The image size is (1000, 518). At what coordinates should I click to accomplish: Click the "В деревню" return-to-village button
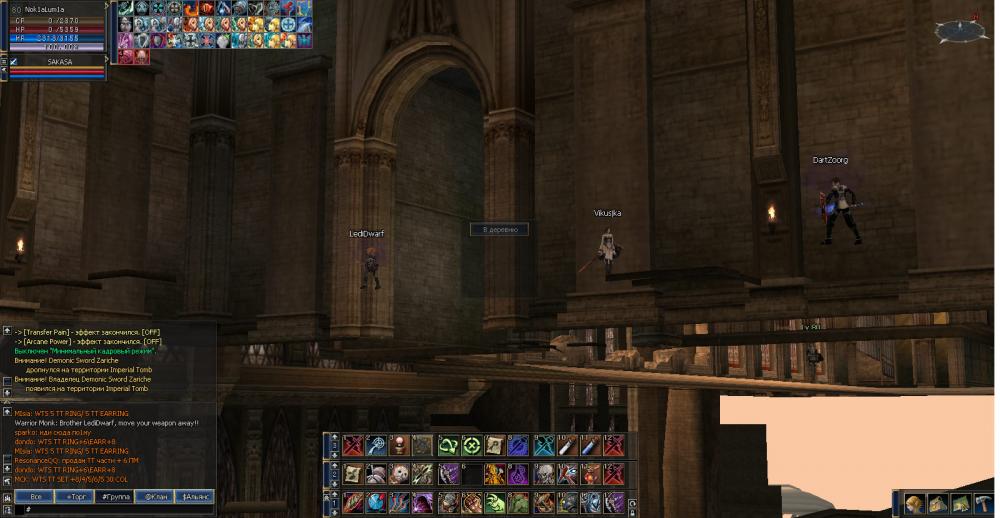499,229
